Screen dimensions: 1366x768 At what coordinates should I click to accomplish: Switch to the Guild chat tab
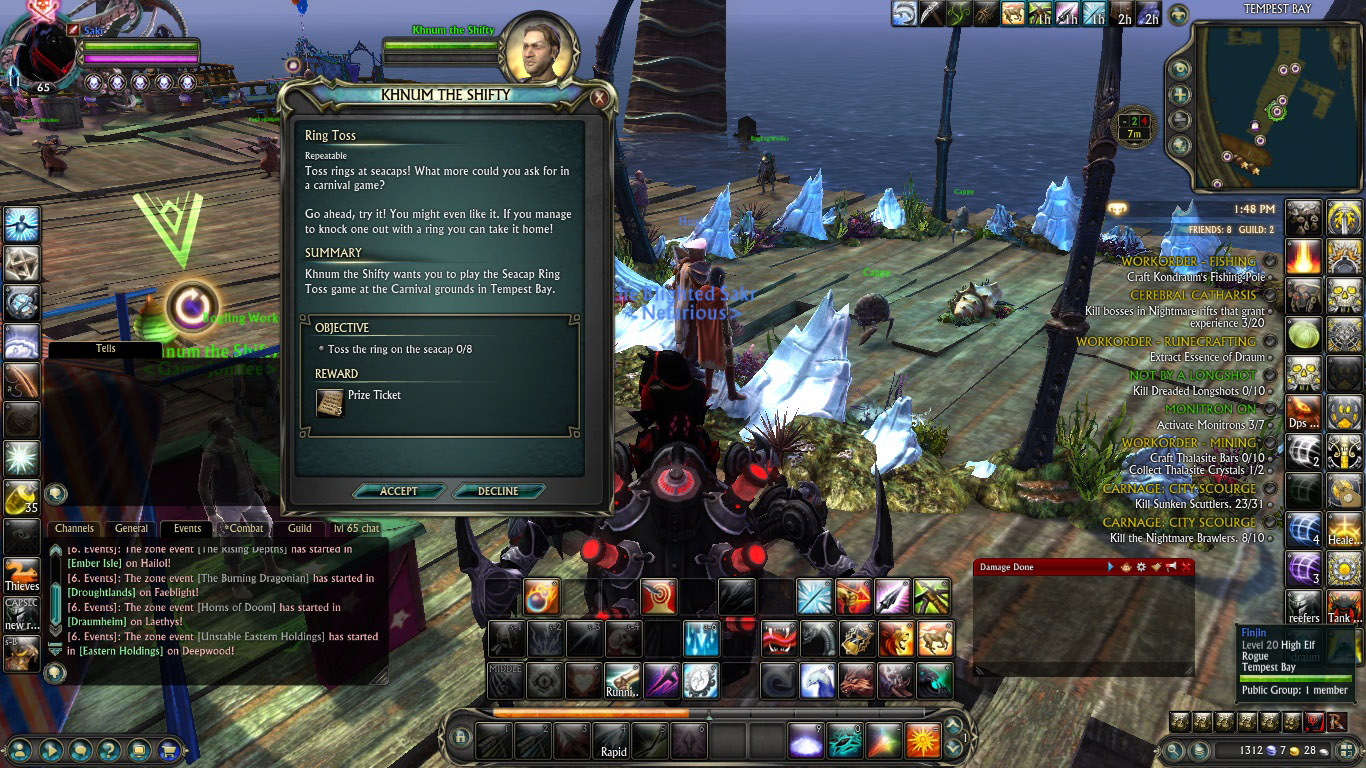pyautogui.click(x=299, y=528)
